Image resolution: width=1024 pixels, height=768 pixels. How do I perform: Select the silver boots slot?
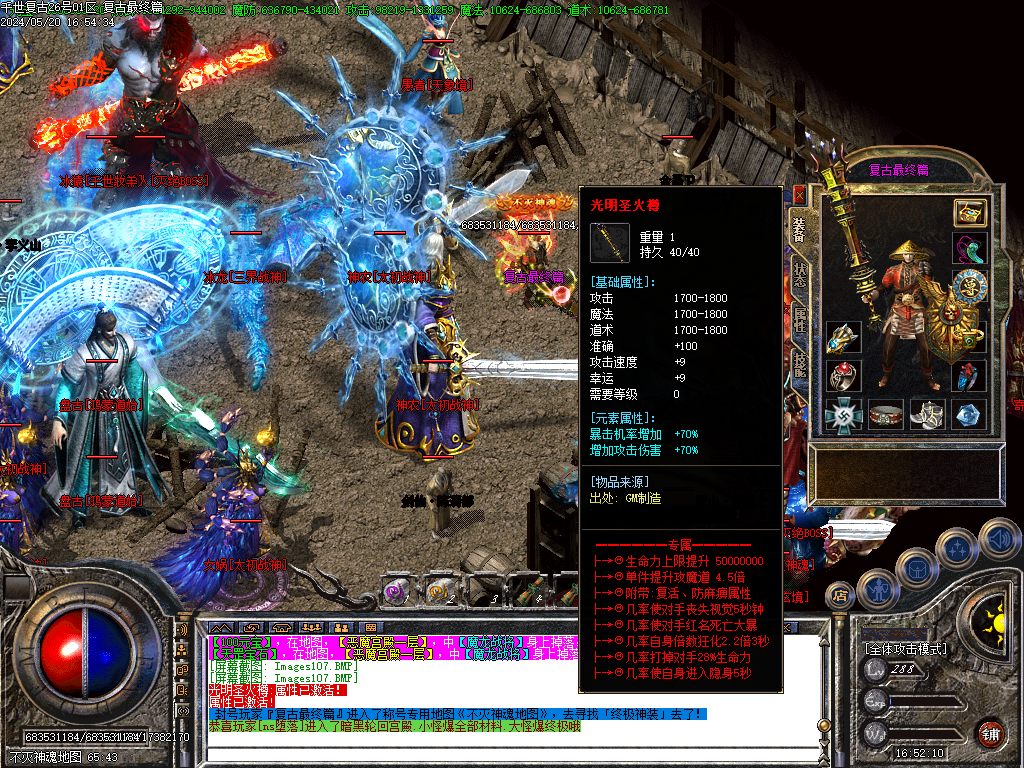tap(928, 414)
